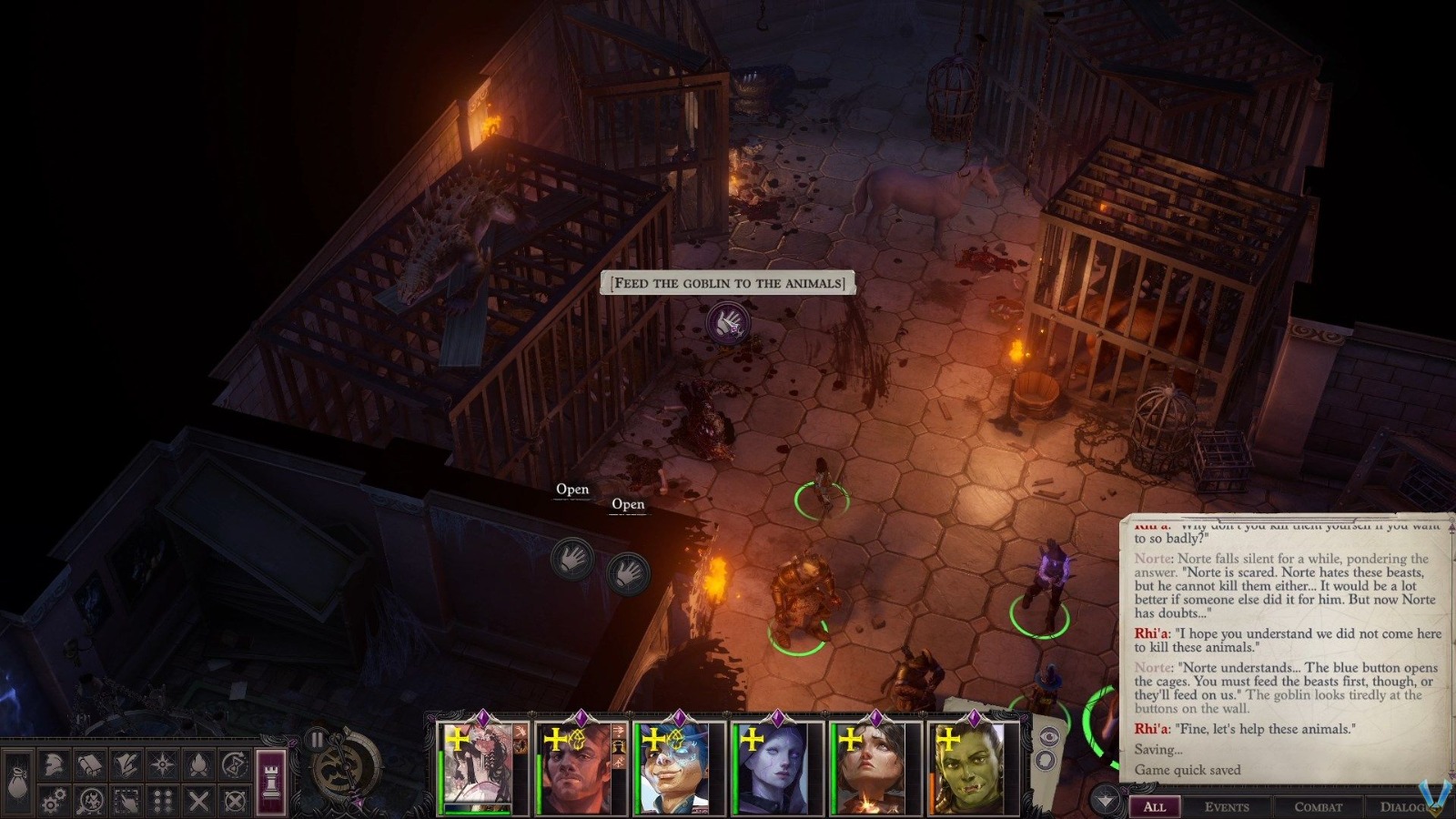This screenshot has height=819, width=1456.
Task: Click 'Feed the goblin to the animals'
Action: [x=730, y=282]
